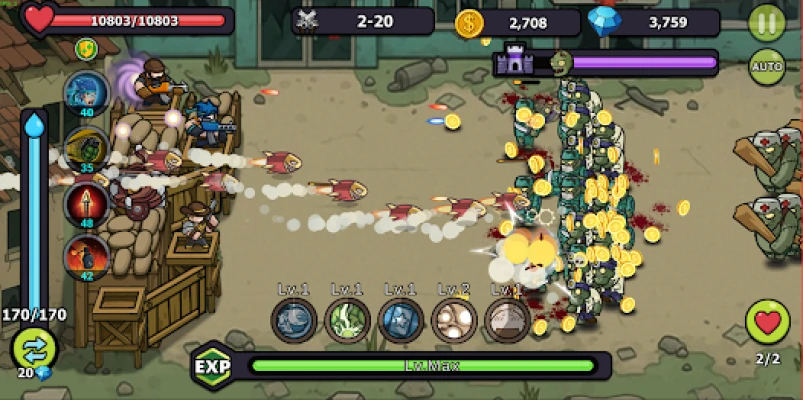
Task: Activate the blue-haired hero skill costing 40
Action: tap(87, 93)
